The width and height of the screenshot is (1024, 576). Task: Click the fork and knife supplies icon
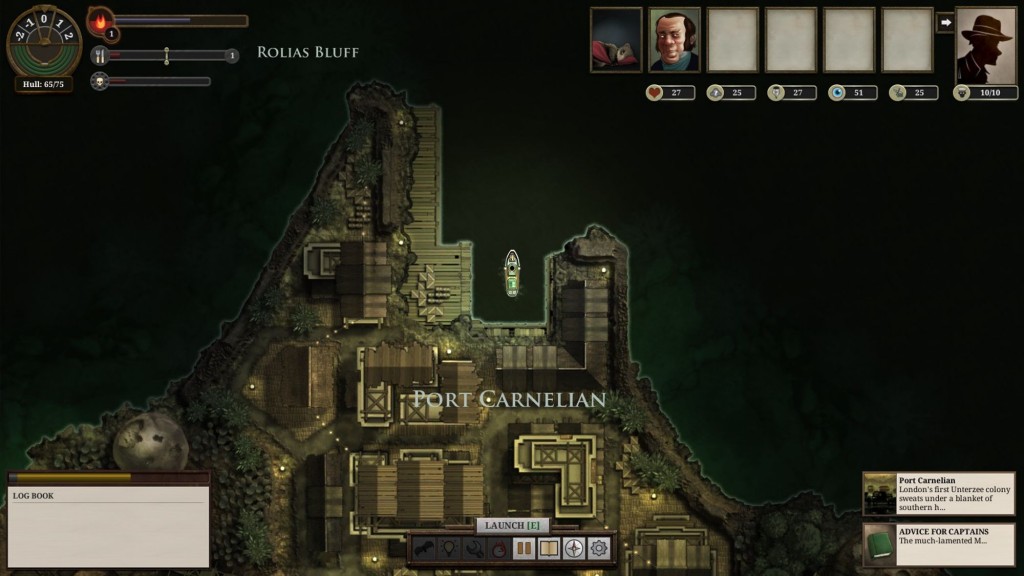(100, 56)
